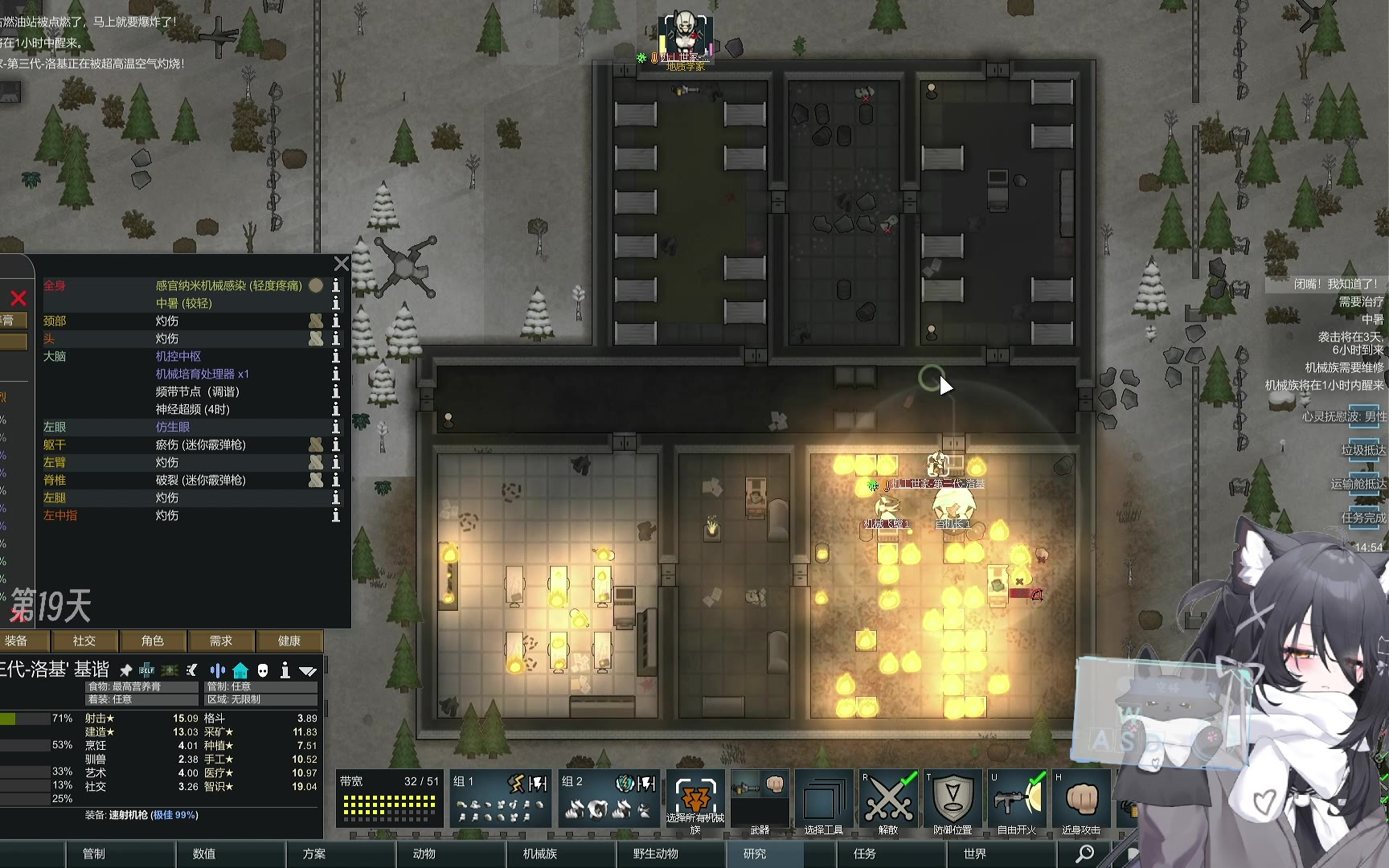1389x868 pixels.
Task: Show the 需求 (needs) tab
Action: (220, 641)
